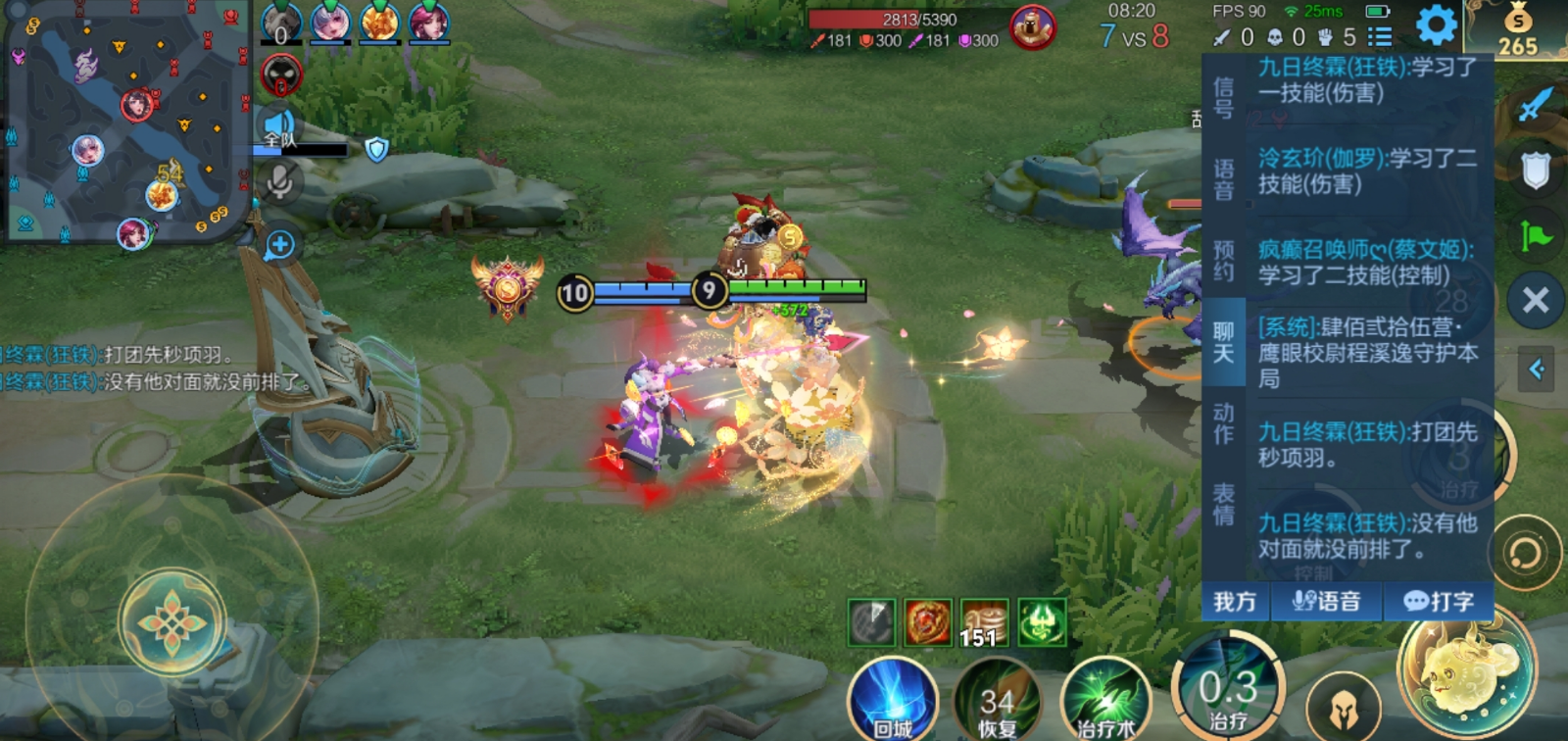
Task: Switch to the 信号 signal tab
Action: point(1224,98)
